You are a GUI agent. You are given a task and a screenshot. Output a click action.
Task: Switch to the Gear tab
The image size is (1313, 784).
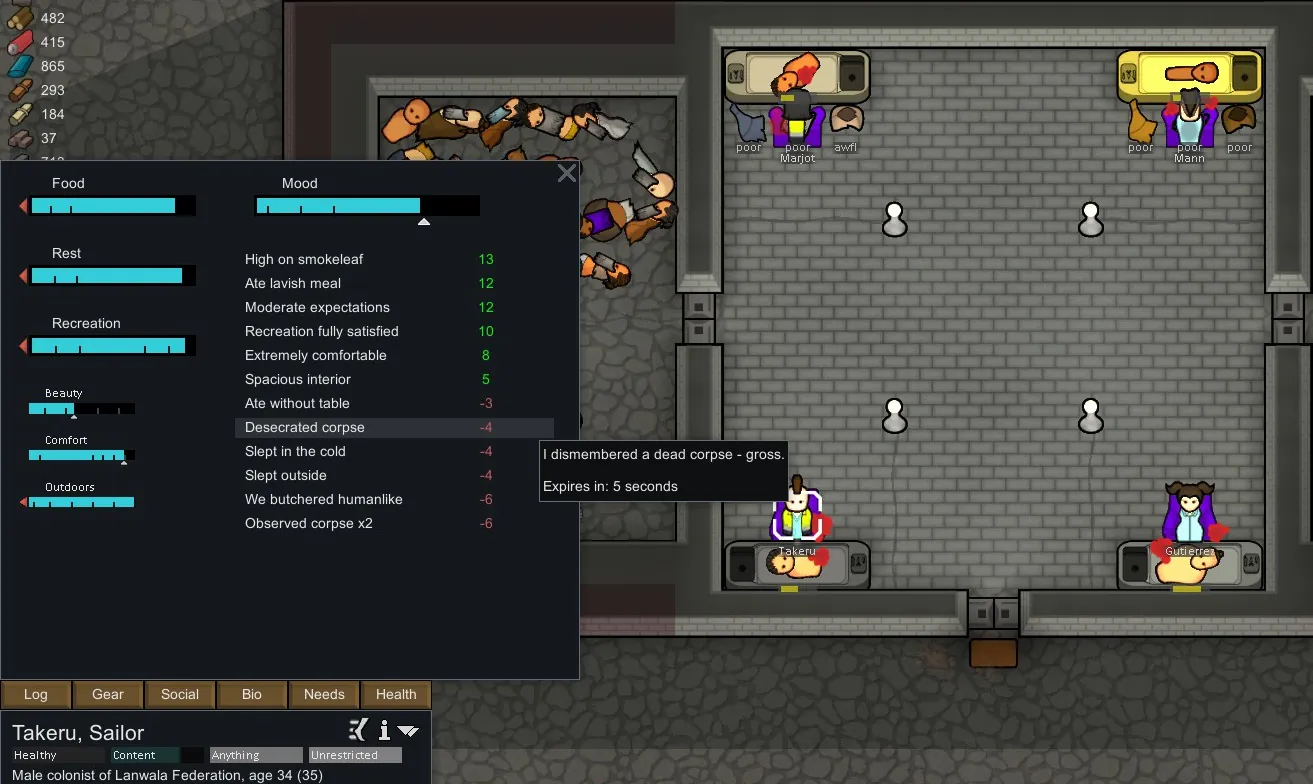[x=108, y=694]
